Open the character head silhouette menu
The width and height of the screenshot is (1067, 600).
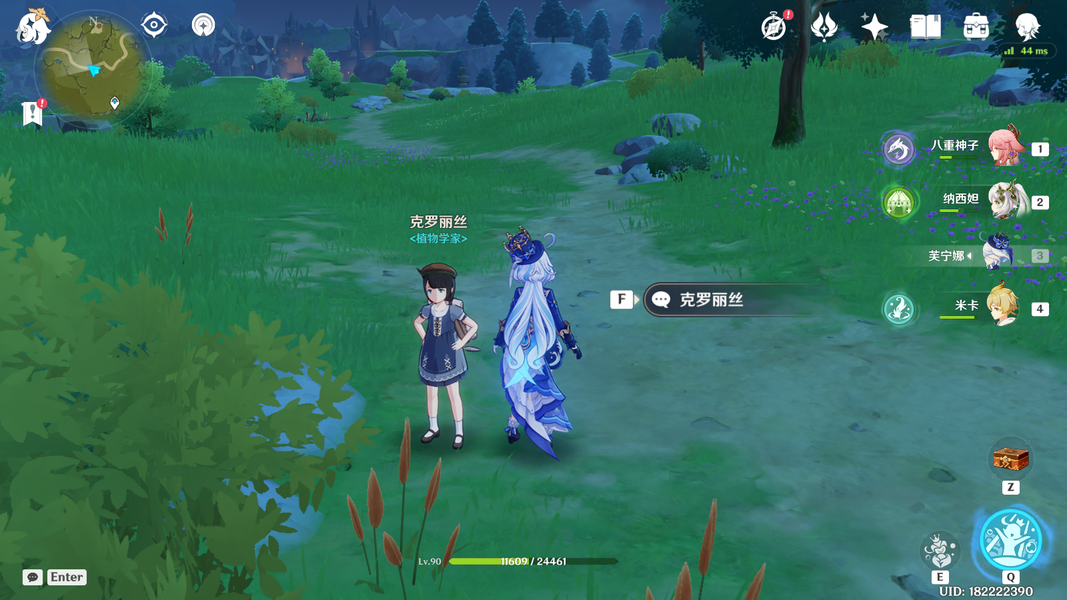click(x=1027, y=27)
